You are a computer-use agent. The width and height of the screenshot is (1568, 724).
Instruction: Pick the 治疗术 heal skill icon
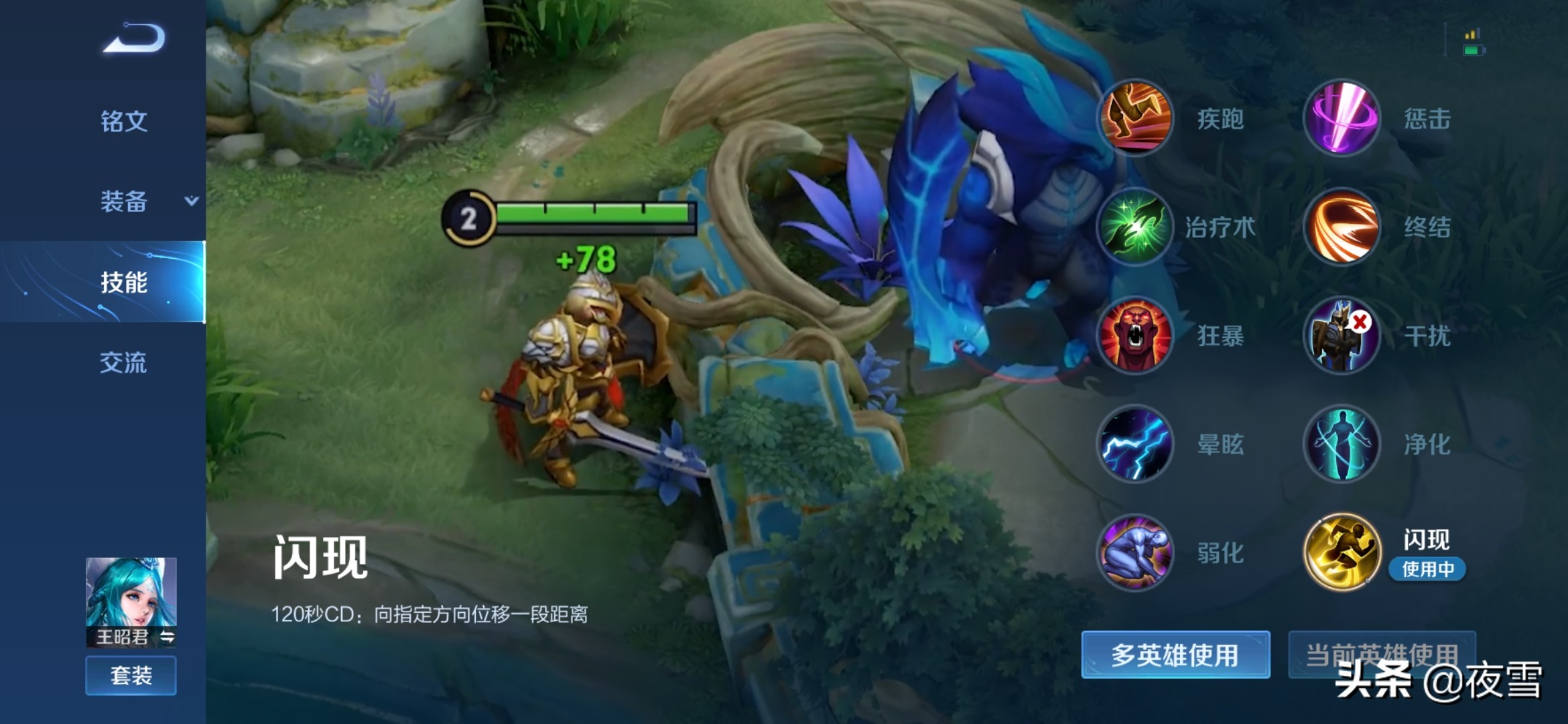pyautogui.click(x=1135, y=227)
